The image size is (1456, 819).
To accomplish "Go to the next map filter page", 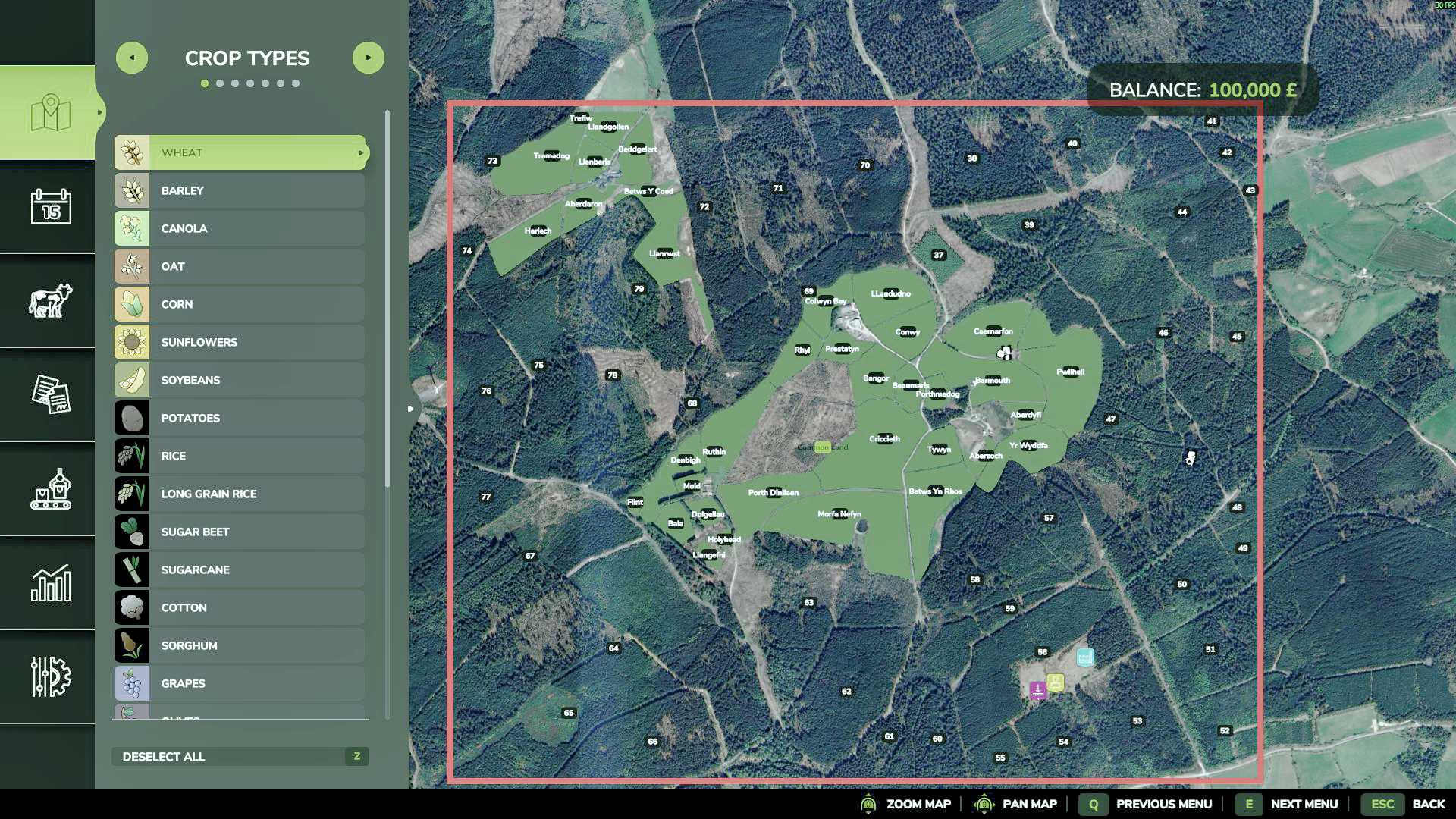I will coord(369,58).
